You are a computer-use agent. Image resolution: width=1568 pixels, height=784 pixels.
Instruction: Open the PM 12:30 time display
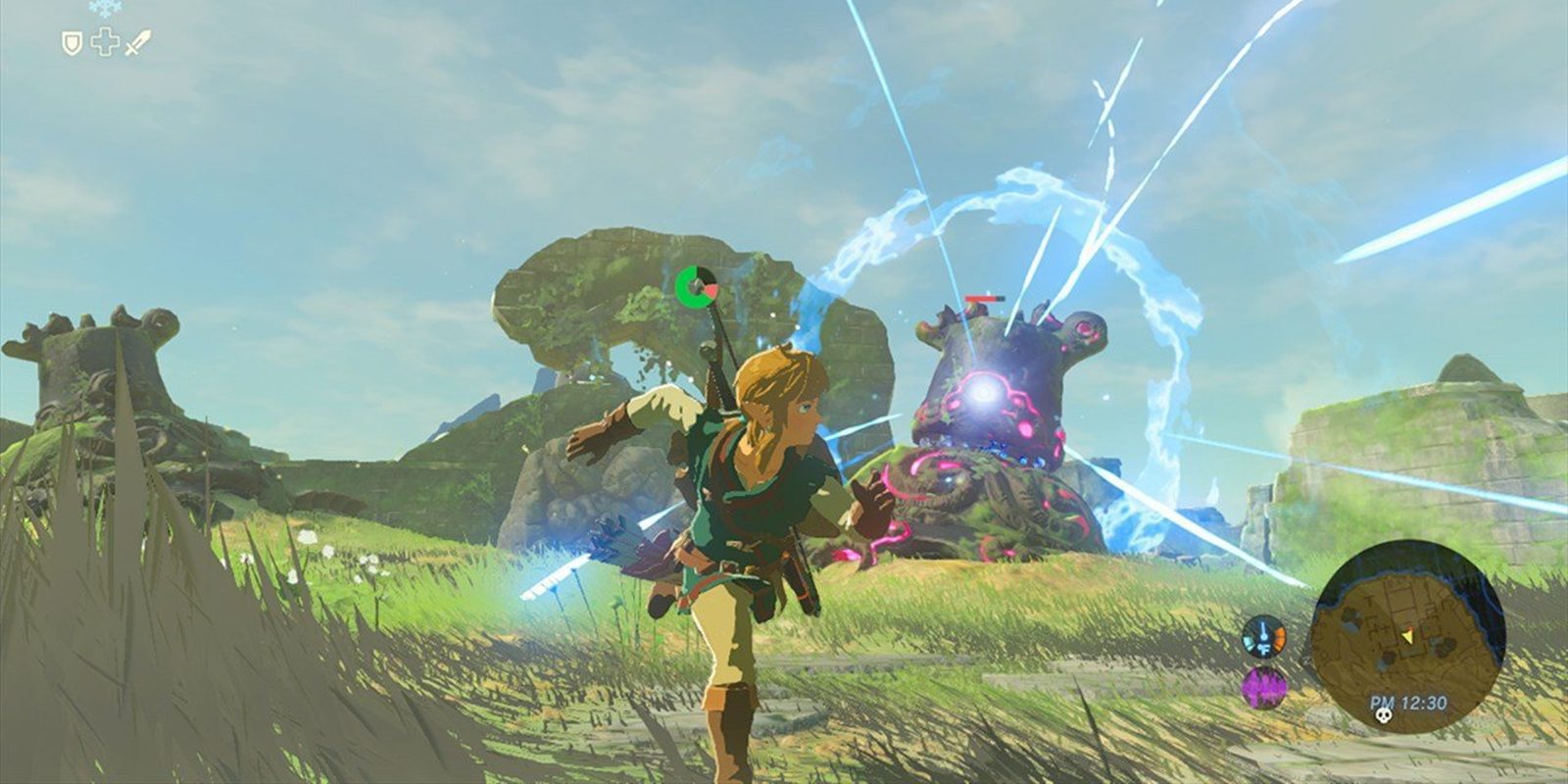pos(1409,700)
